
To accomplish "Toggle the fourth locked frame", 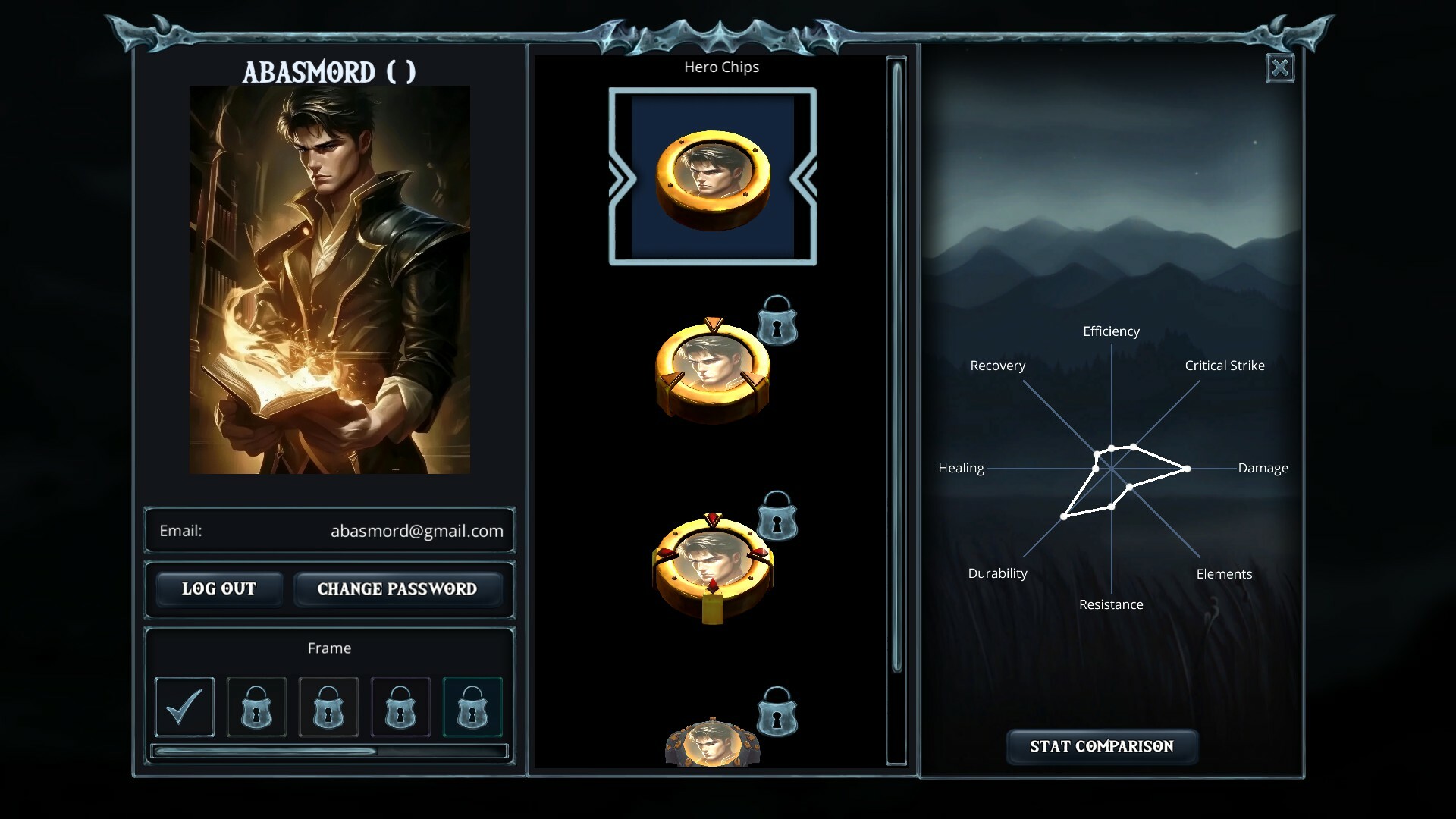I will click(400, 707).
